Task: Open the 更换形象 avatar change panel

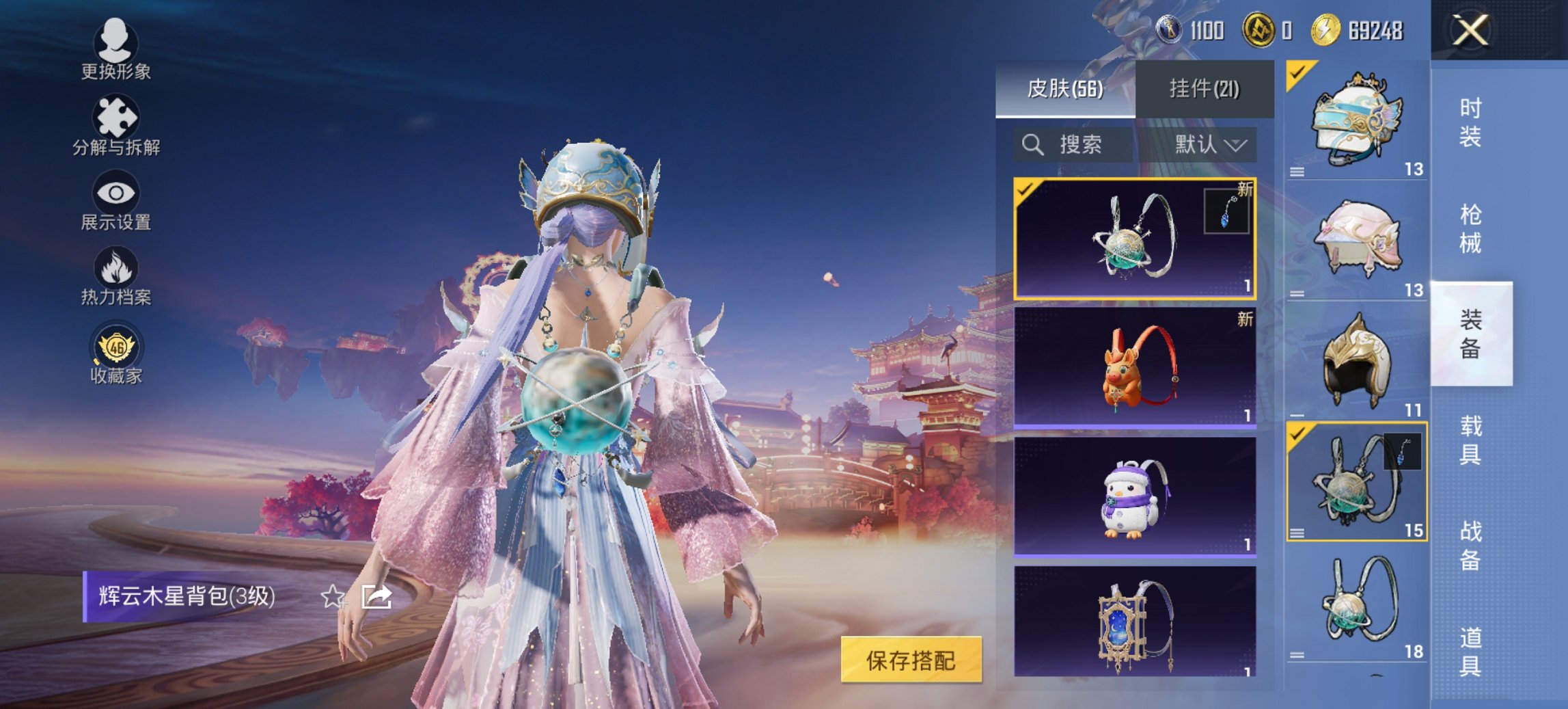Action: [116, 46]
